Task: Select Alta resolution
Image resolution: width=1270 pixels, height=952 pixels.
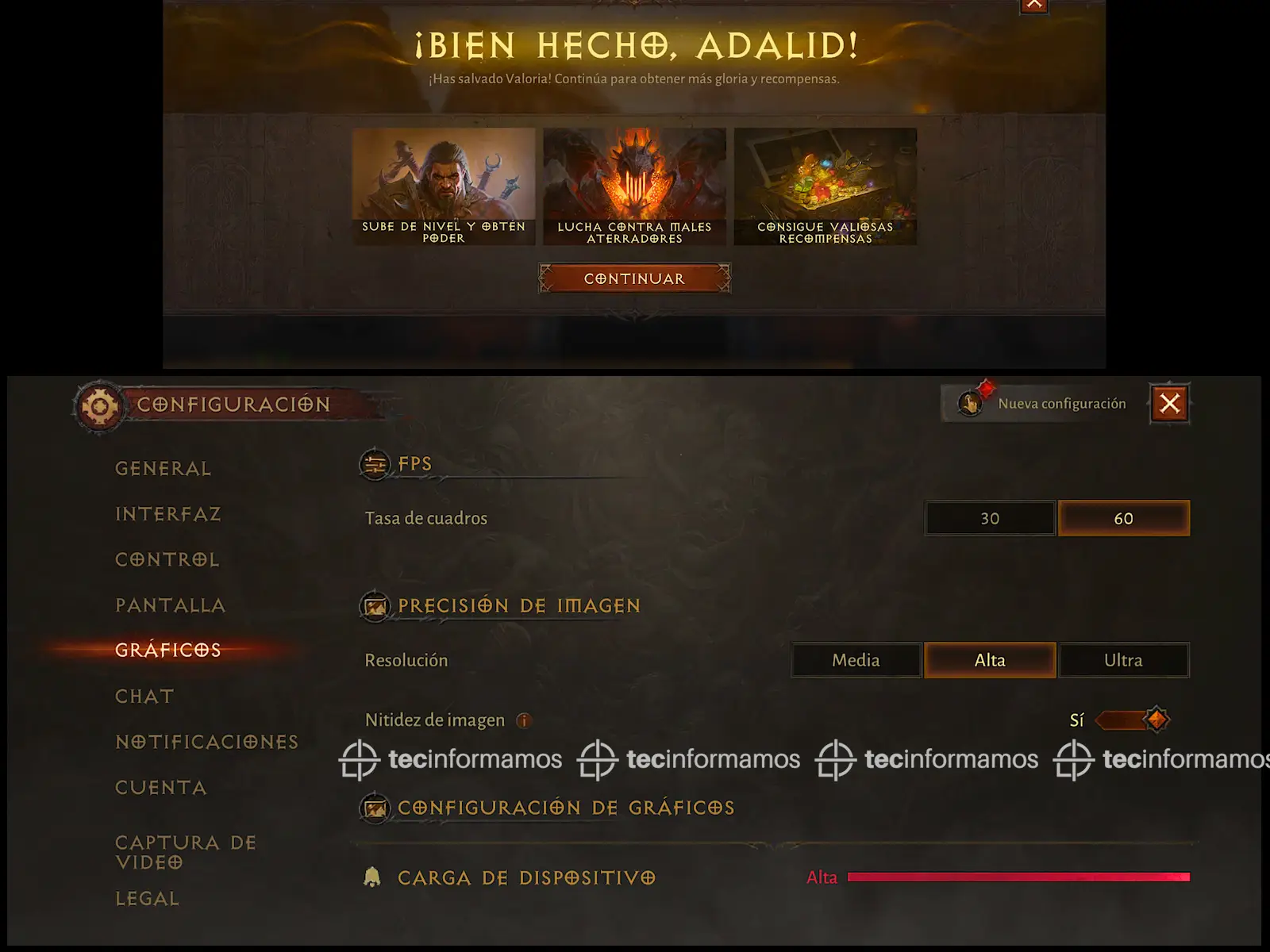Action: click(990, 660)
